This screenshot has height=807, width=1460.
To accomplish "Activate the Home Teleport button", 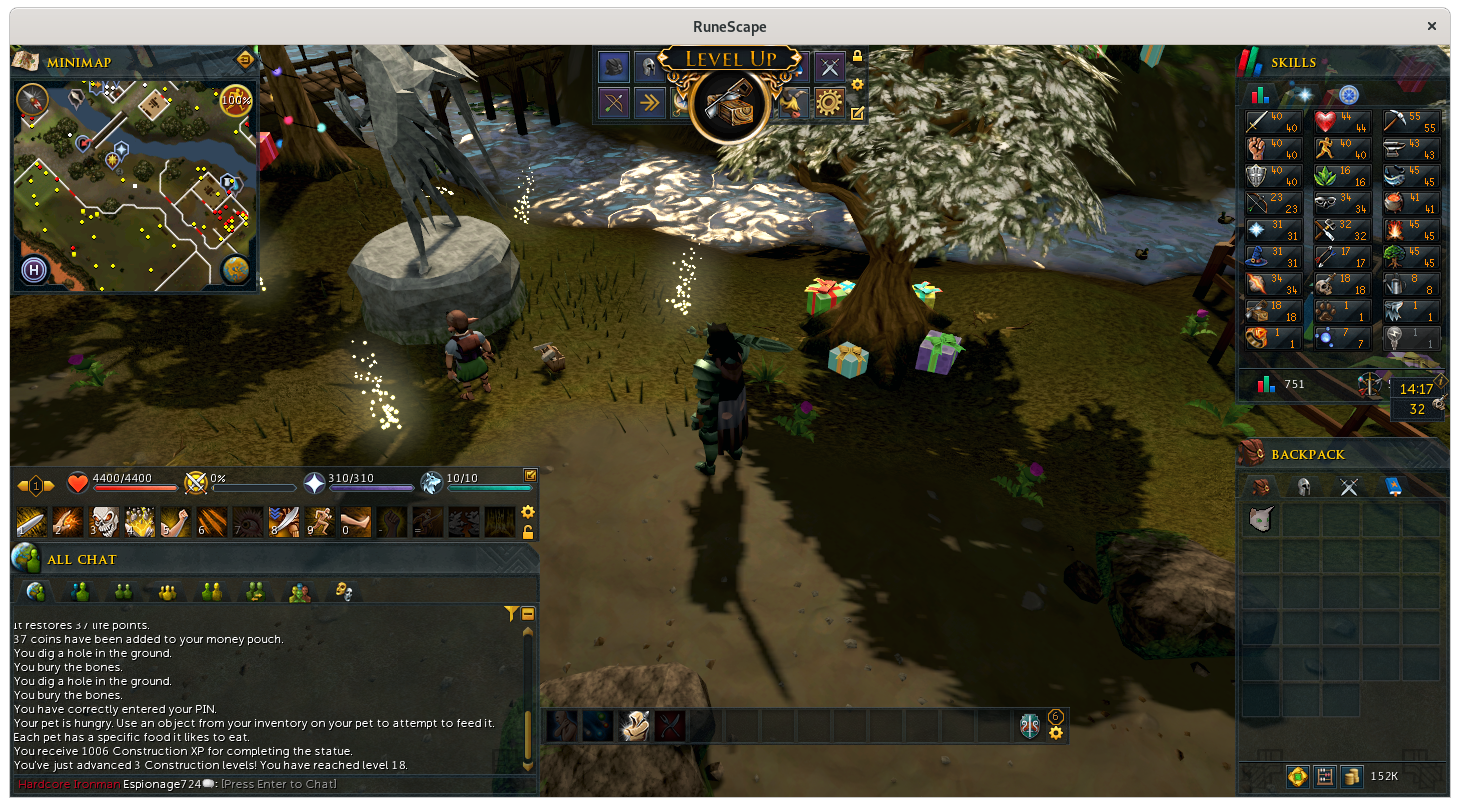I will point(33,269).
